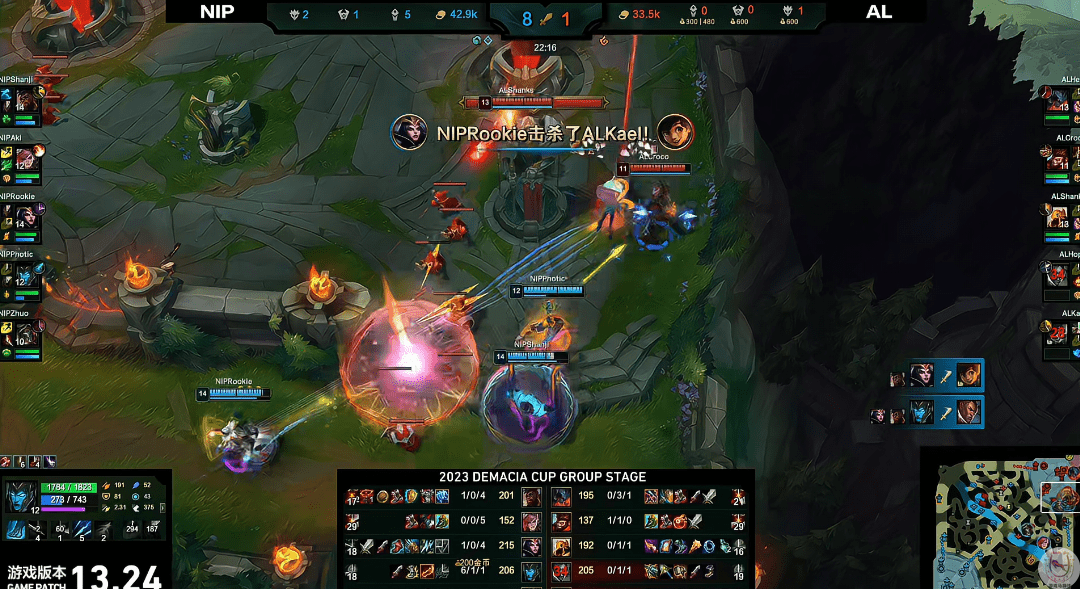This screenshot has width=1080, height=589.
Task: Select NIPPhotic's champion portrait
Action: point(26,276)
